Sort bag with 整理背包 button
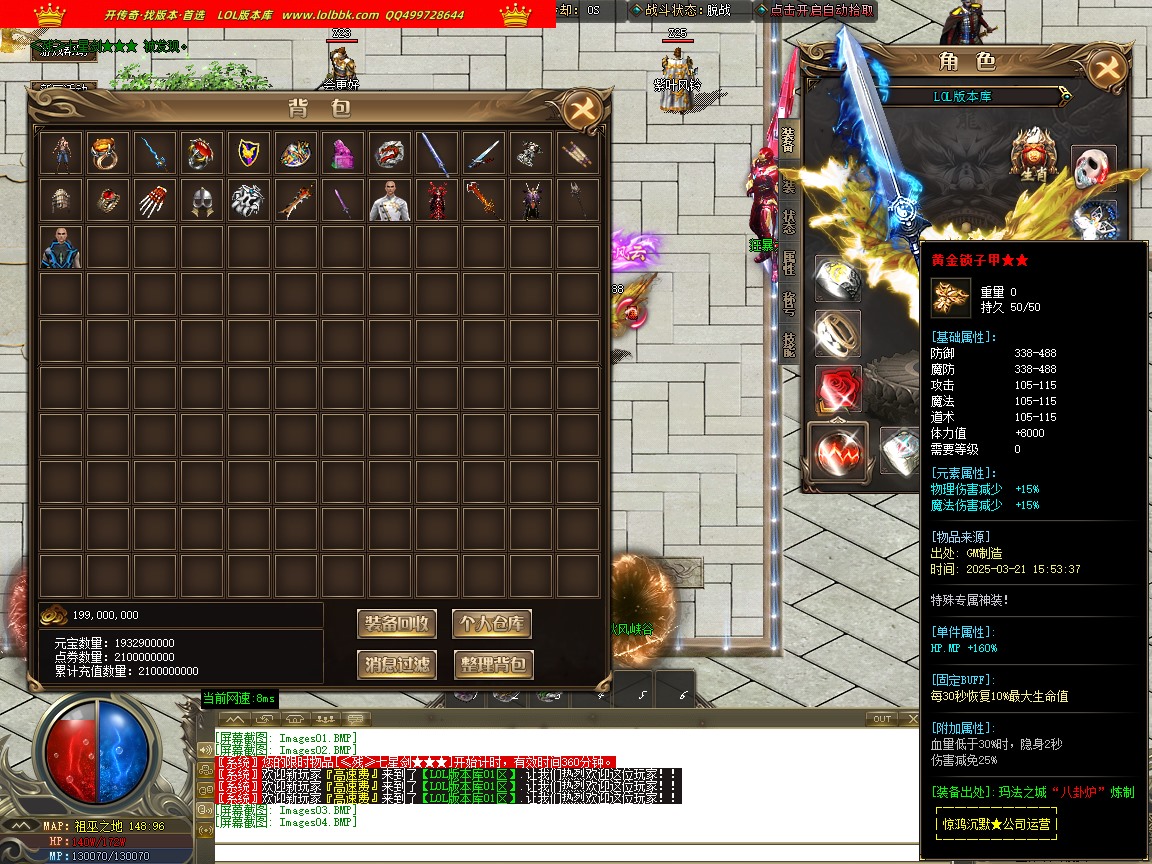 pos(492,664)
